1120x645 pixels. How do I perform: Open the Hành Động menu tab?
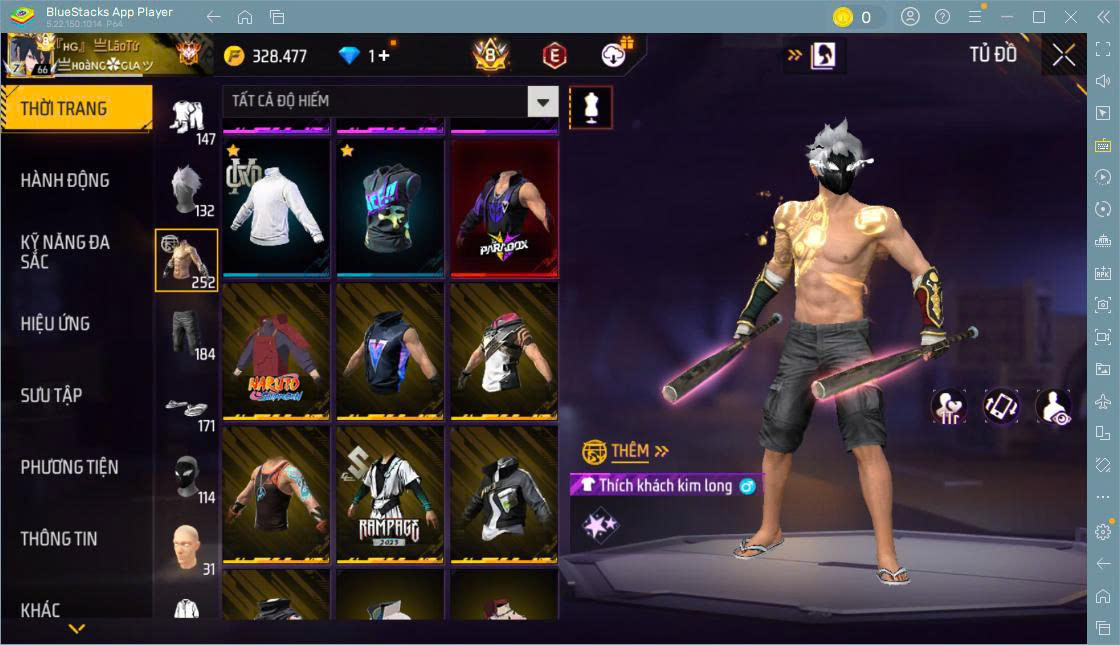point(65,181)
